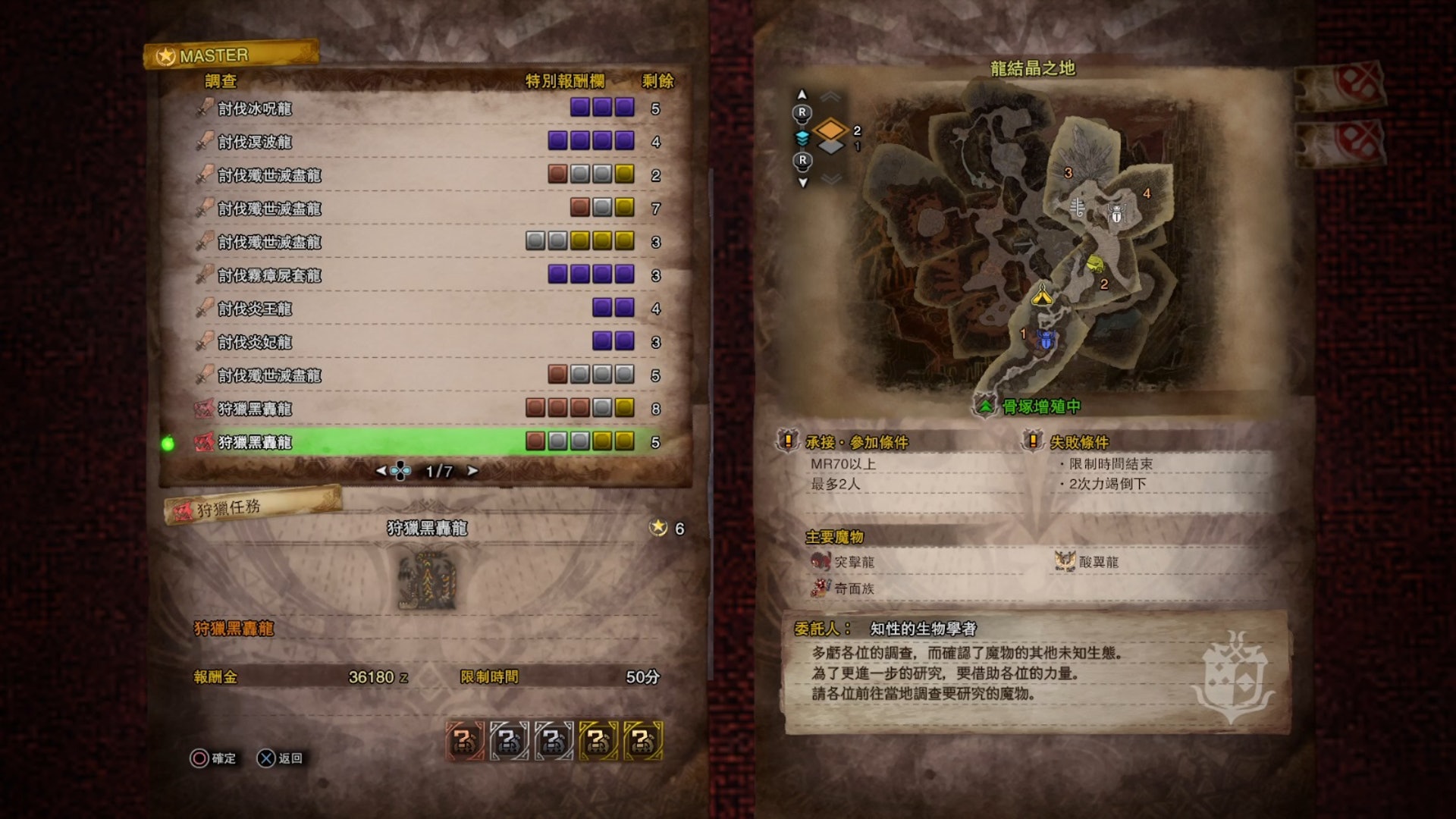Go to the next investigation page
This screenshot has height=819, width=1456.
click(x=472, y=471)
